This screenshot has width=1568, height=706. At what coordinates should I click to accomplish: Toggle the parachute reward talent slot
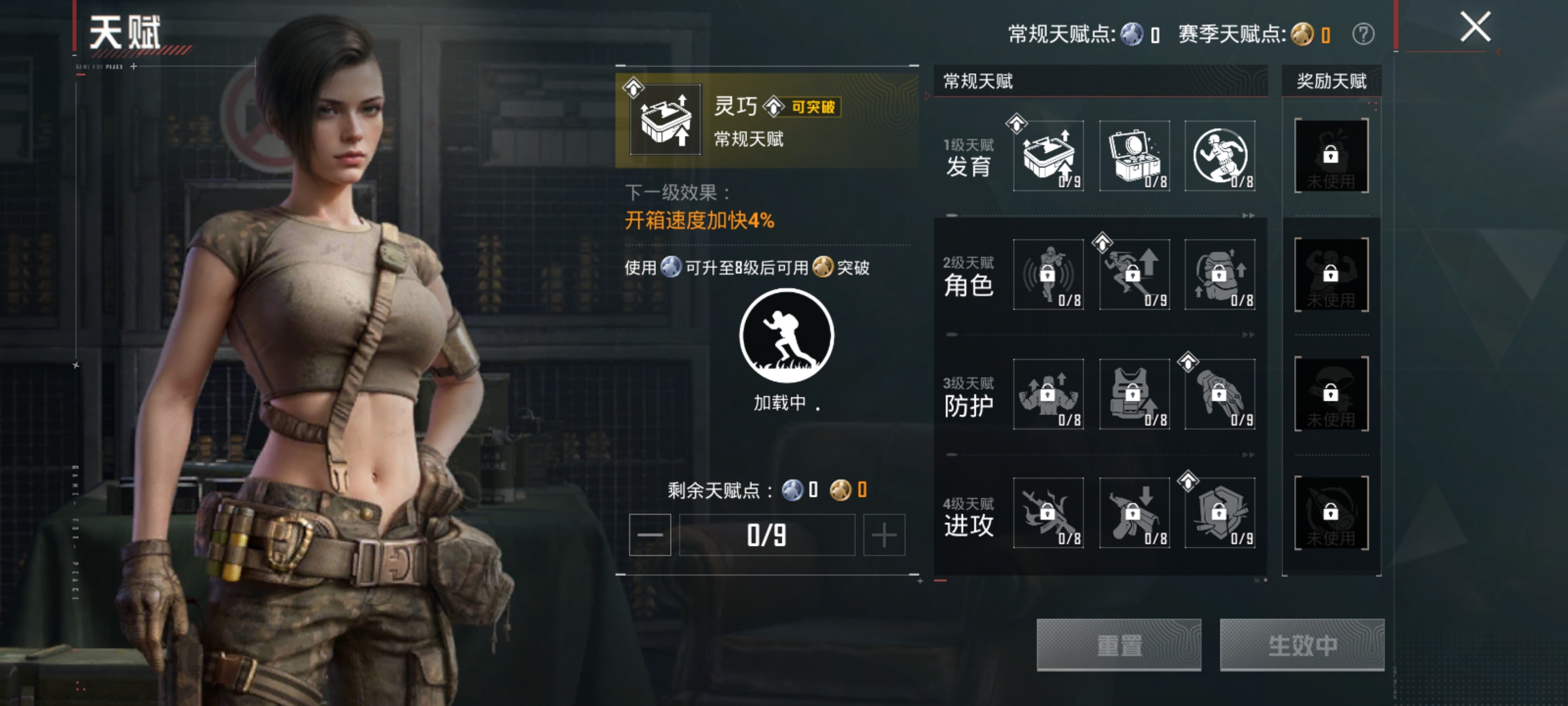[1331, 394]
